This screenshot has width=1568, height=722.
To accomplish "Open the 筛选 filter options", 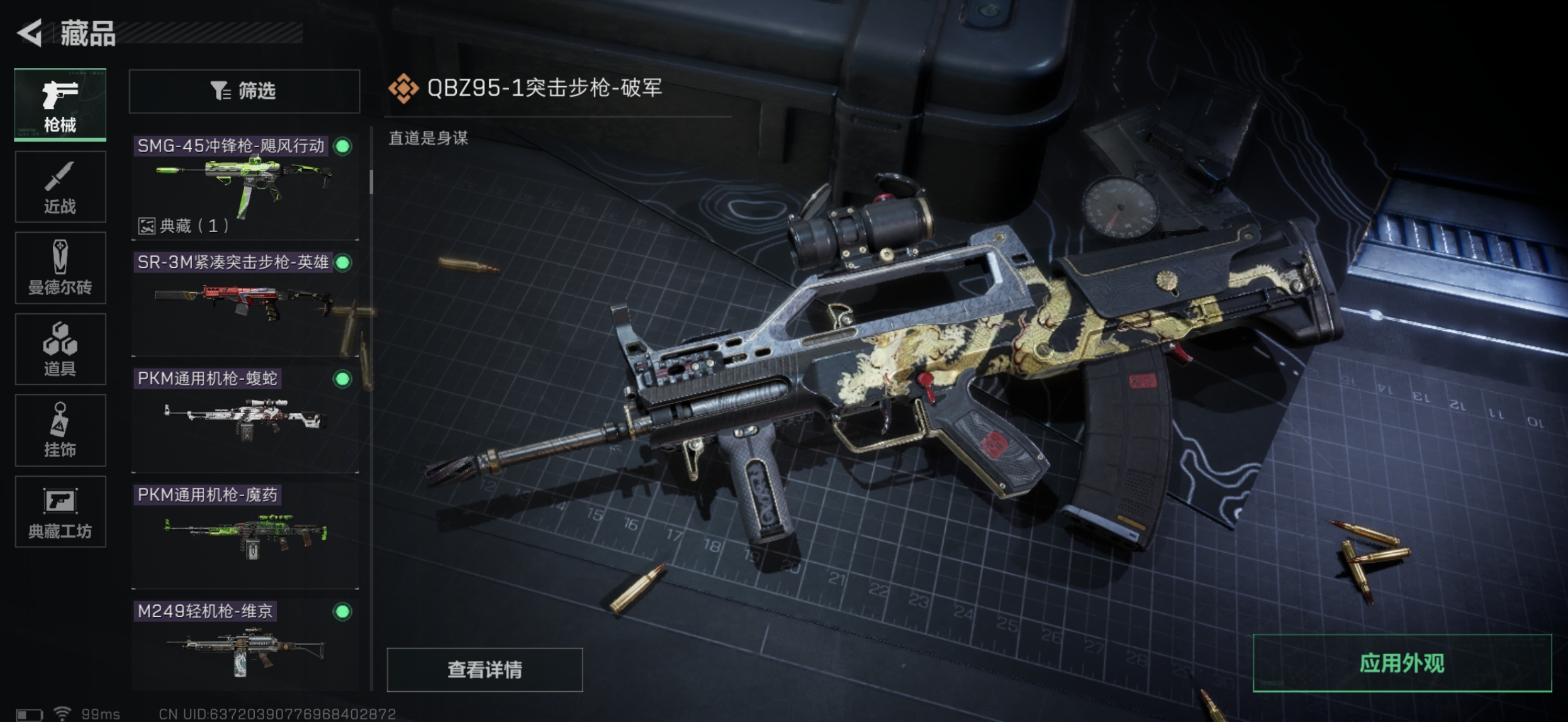I will pos(244,91).
